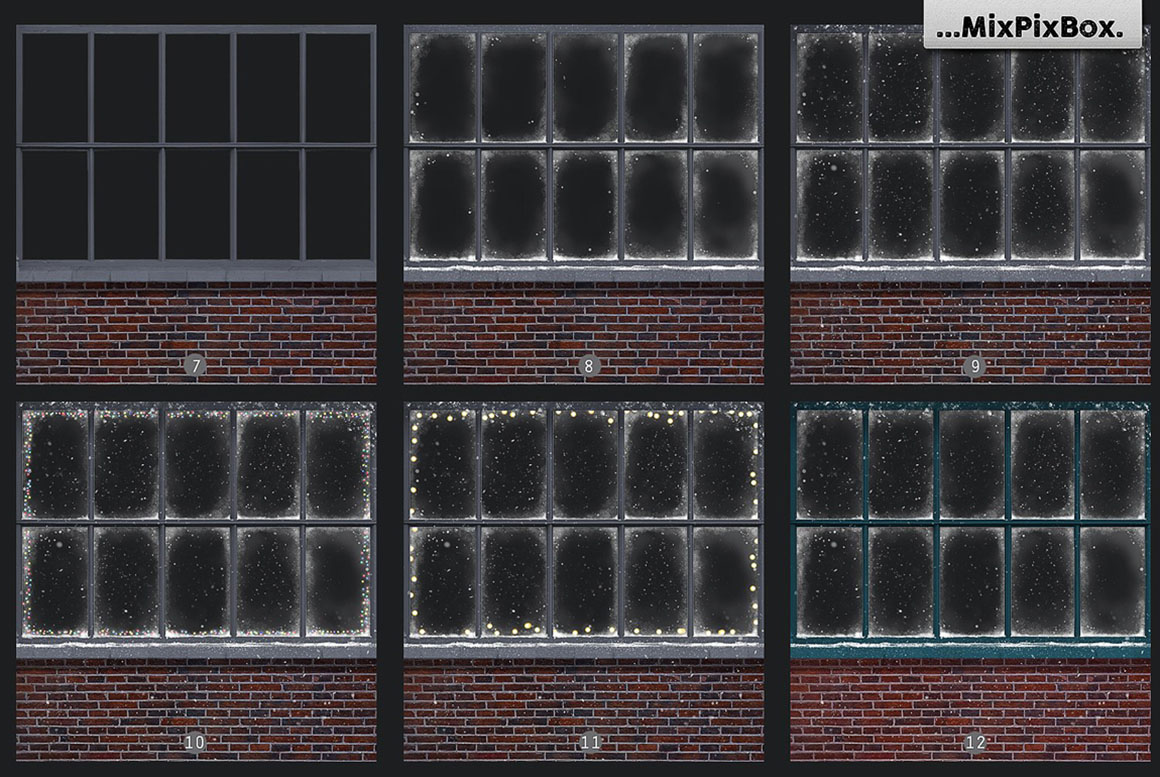1160x777 pixels.
Task: Select the plain window preview numbered 7
Action: click(196, 204)
